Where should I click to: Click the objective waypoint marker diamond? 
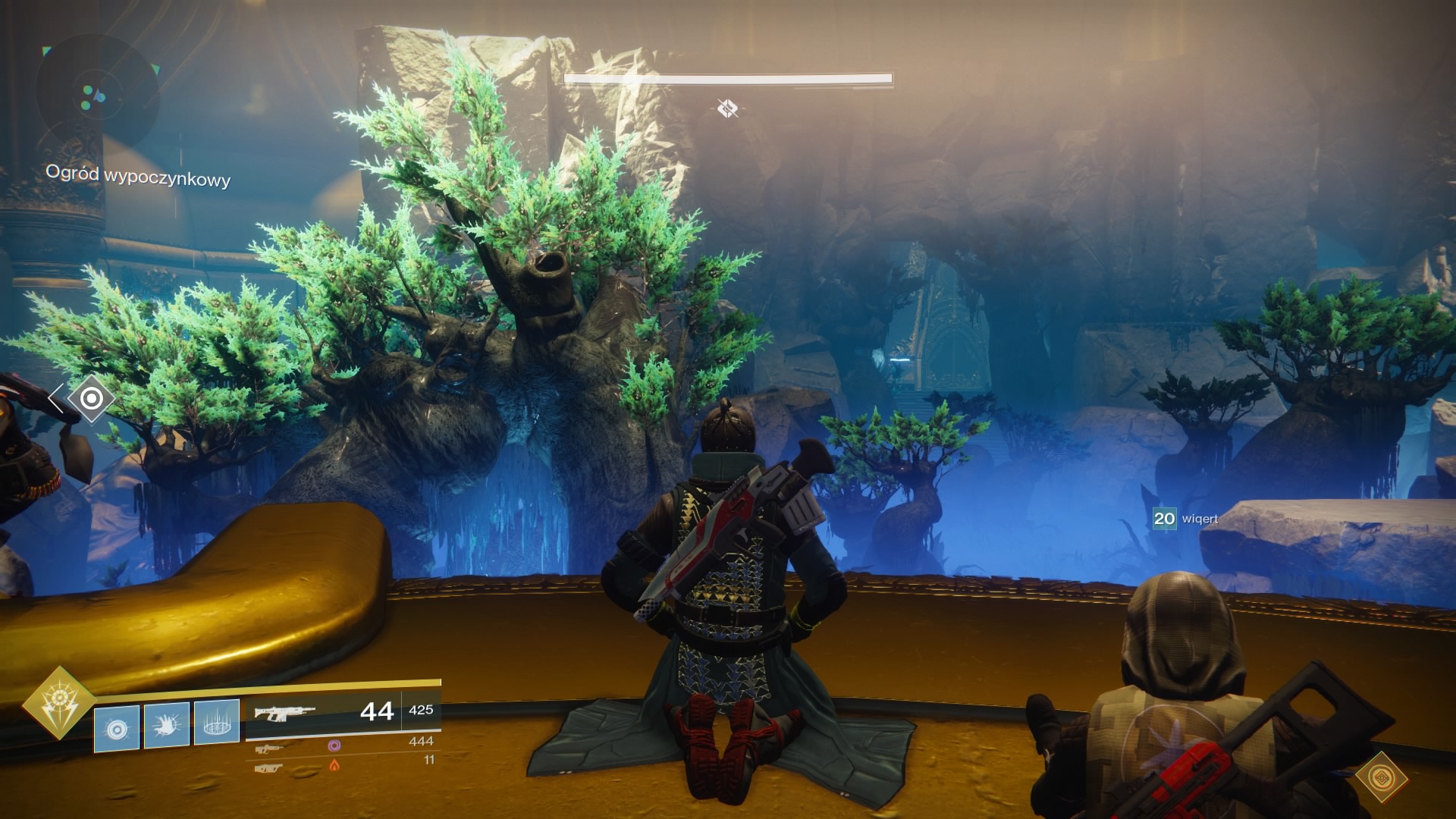tap(91, 398)
